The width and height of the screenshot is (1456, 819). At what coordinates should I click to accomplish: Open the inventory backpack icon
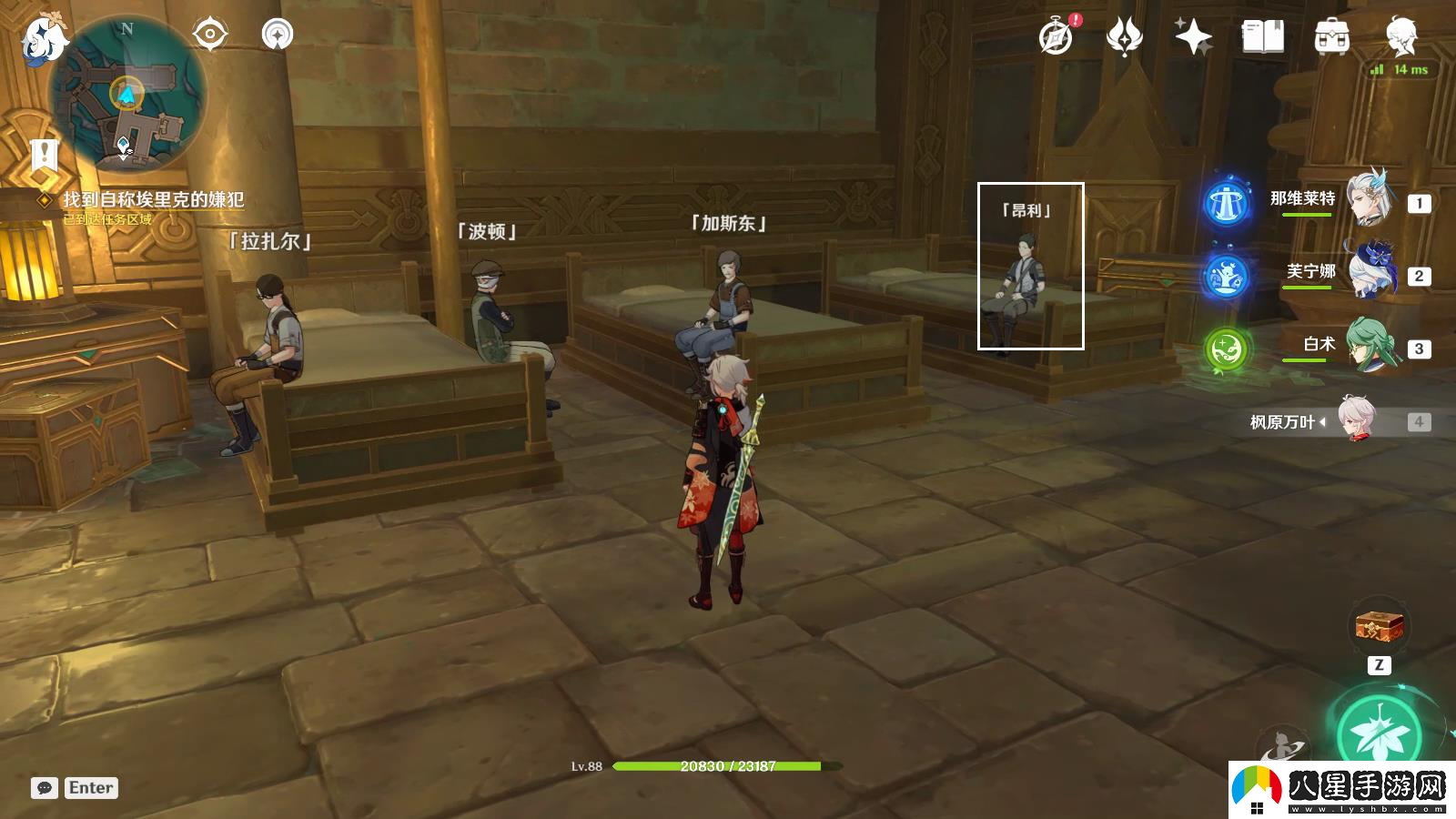1331,37
